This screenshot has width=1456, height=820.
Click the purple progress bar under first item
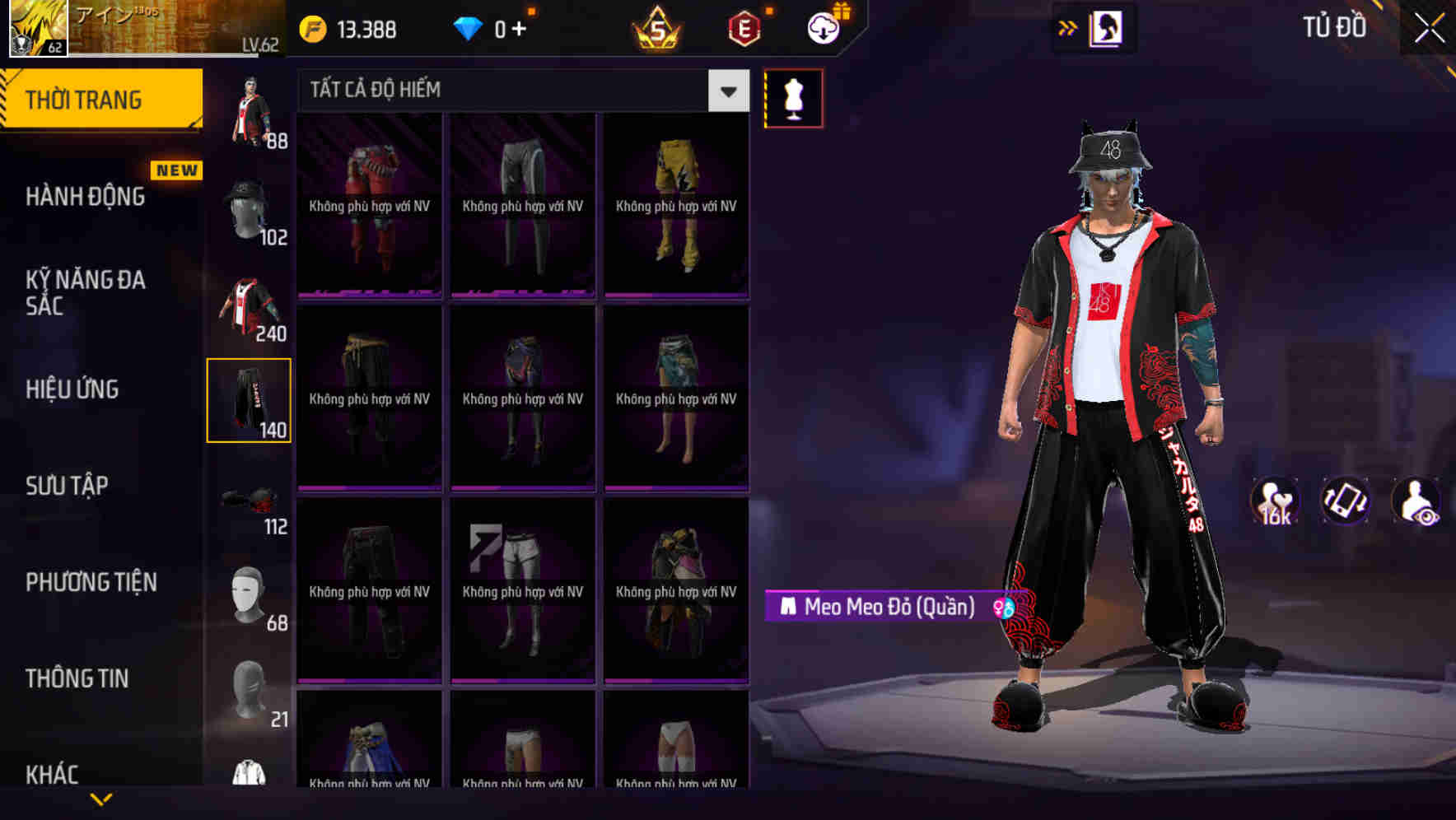tap(369, 291)
